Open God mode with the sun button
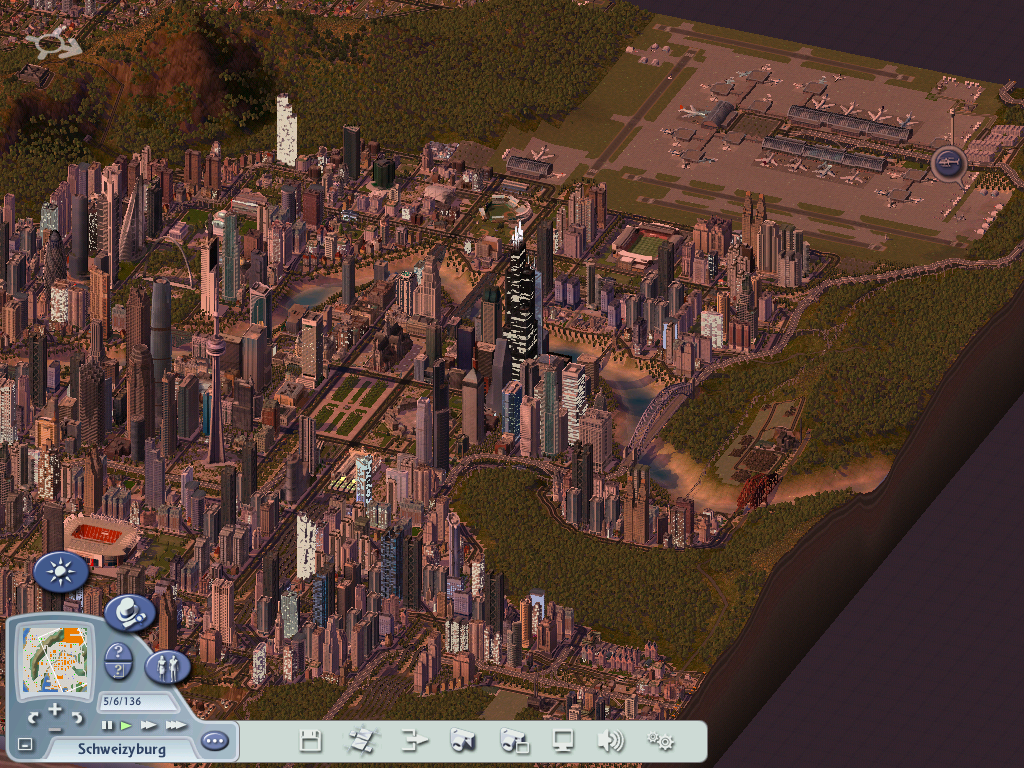Viewport: 1024px width, 768px height. point(60,572)
